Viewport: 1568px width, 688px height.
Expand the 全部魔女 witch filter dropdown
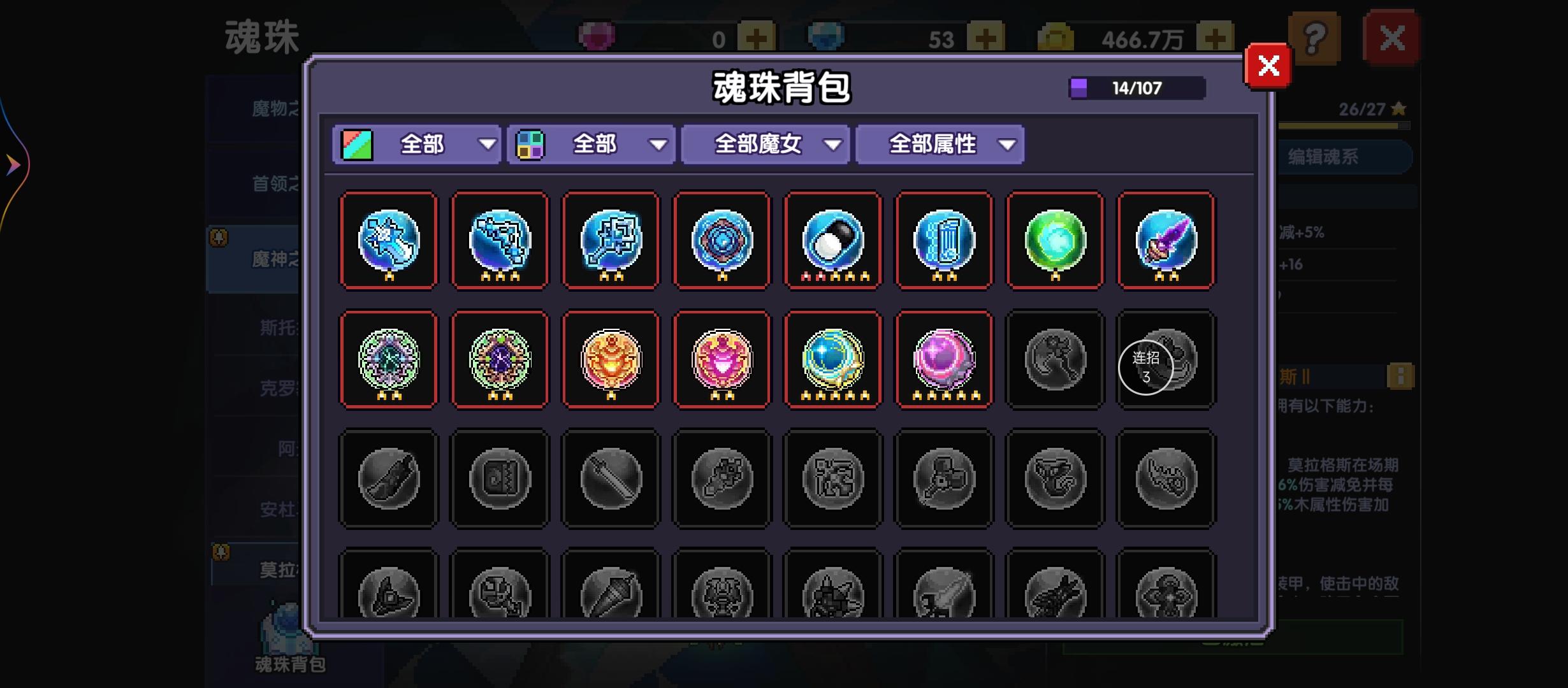(x=765, y=145)
